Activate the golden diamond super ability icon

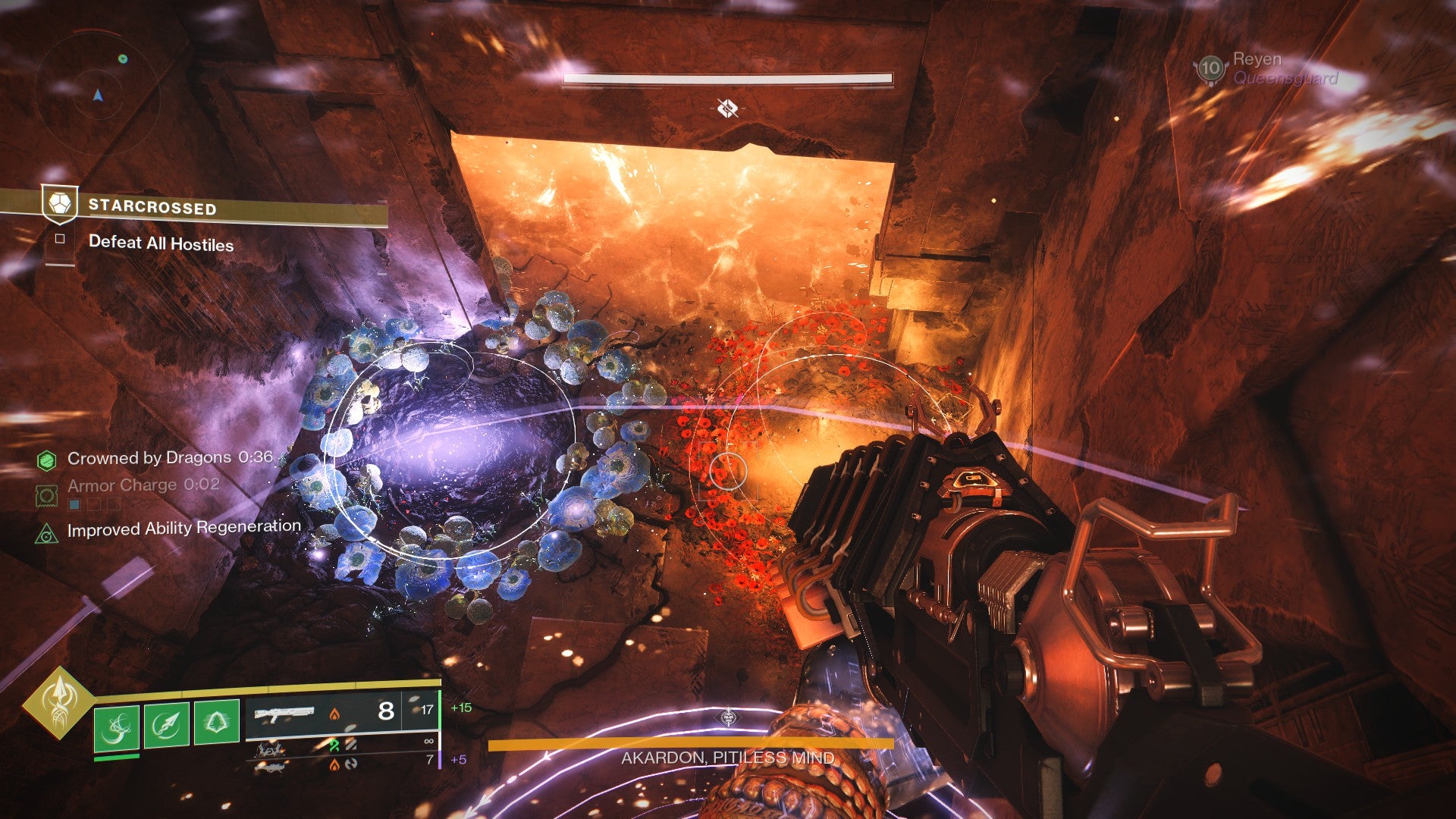pyautogui.click(x=58, y=701)
